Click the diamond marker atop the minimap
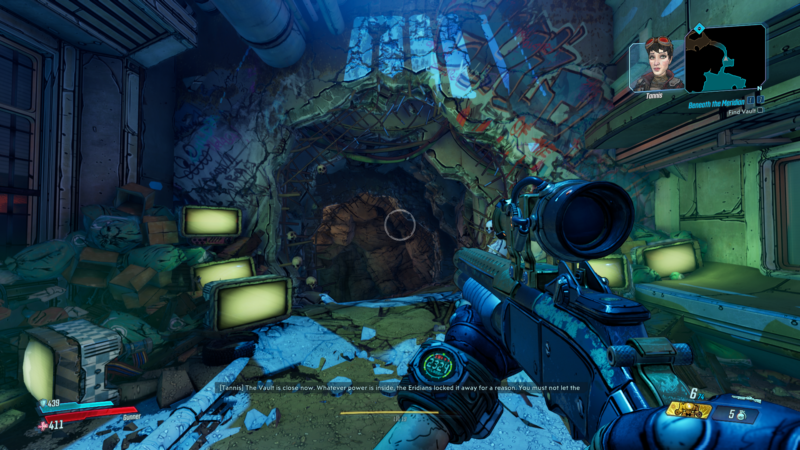Viewport: 800px width, 450px height. (x=700, y=28)
